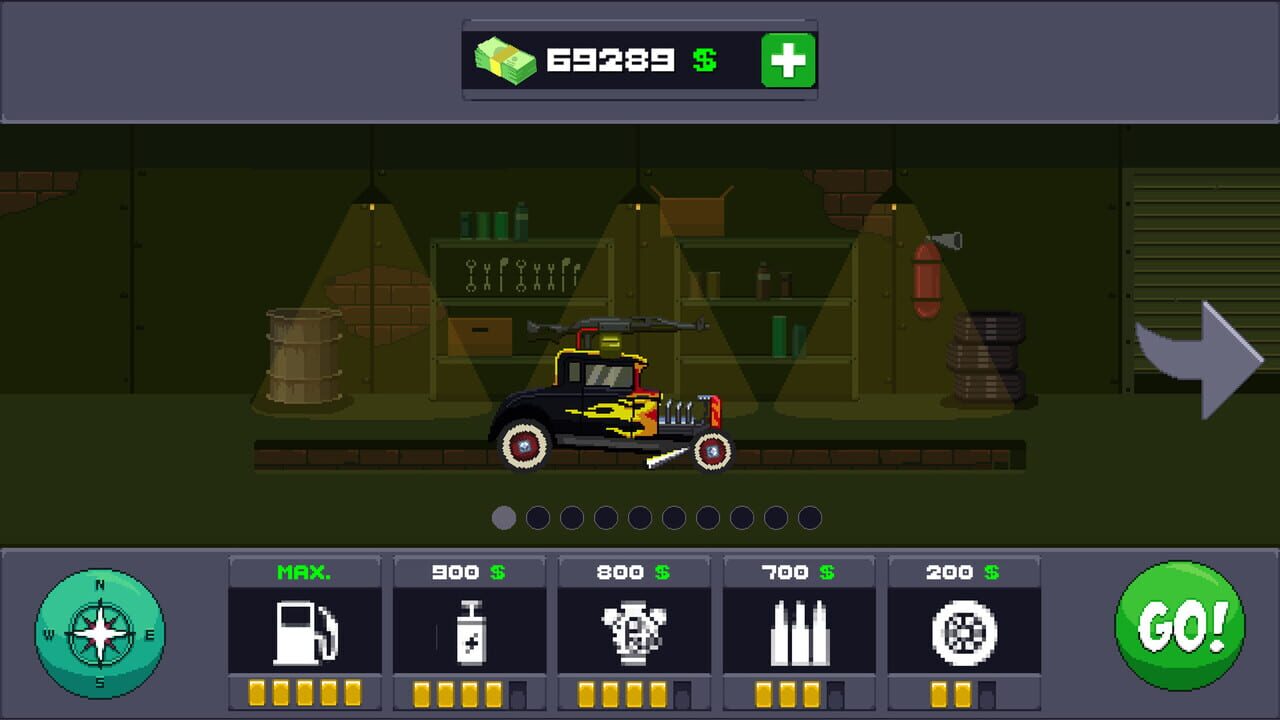Click the 900 $ boost price label
This screenshot has width=1280, height=720.
click(x=469, y=572)
